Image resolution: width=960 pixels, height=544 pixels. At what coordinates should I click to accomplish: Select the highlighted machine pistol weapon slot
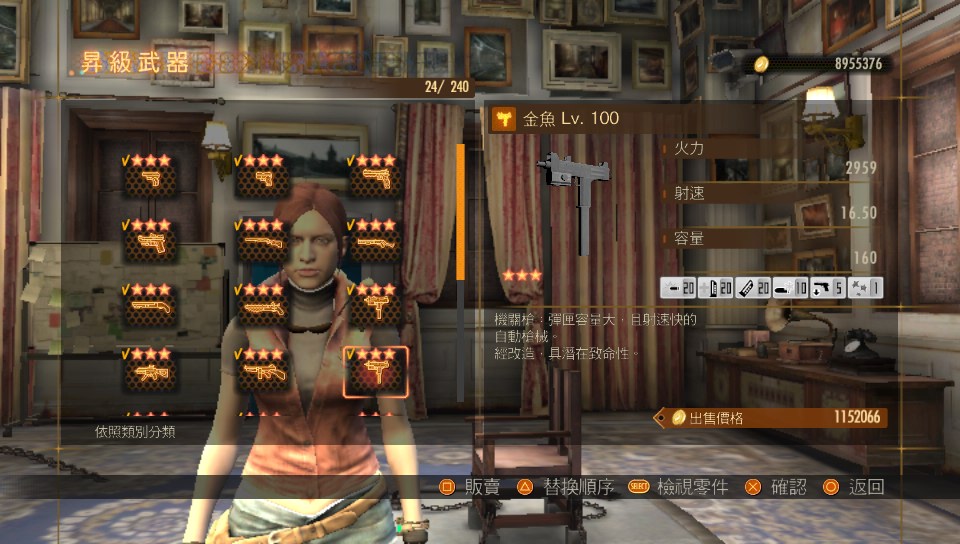pyautogui.click(x=375, y=372)
